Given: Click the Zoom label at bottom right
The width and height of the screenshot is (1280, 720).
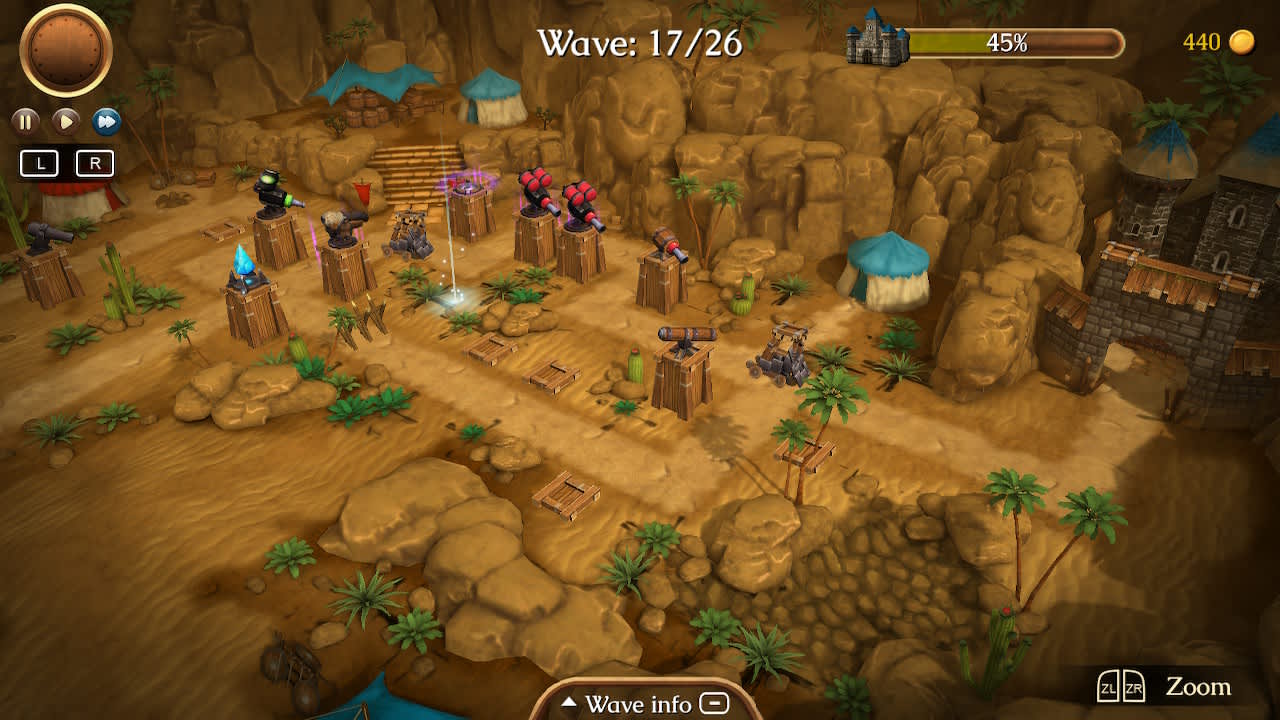Looking at the screenshot, I should click(x=1198, y=687).
